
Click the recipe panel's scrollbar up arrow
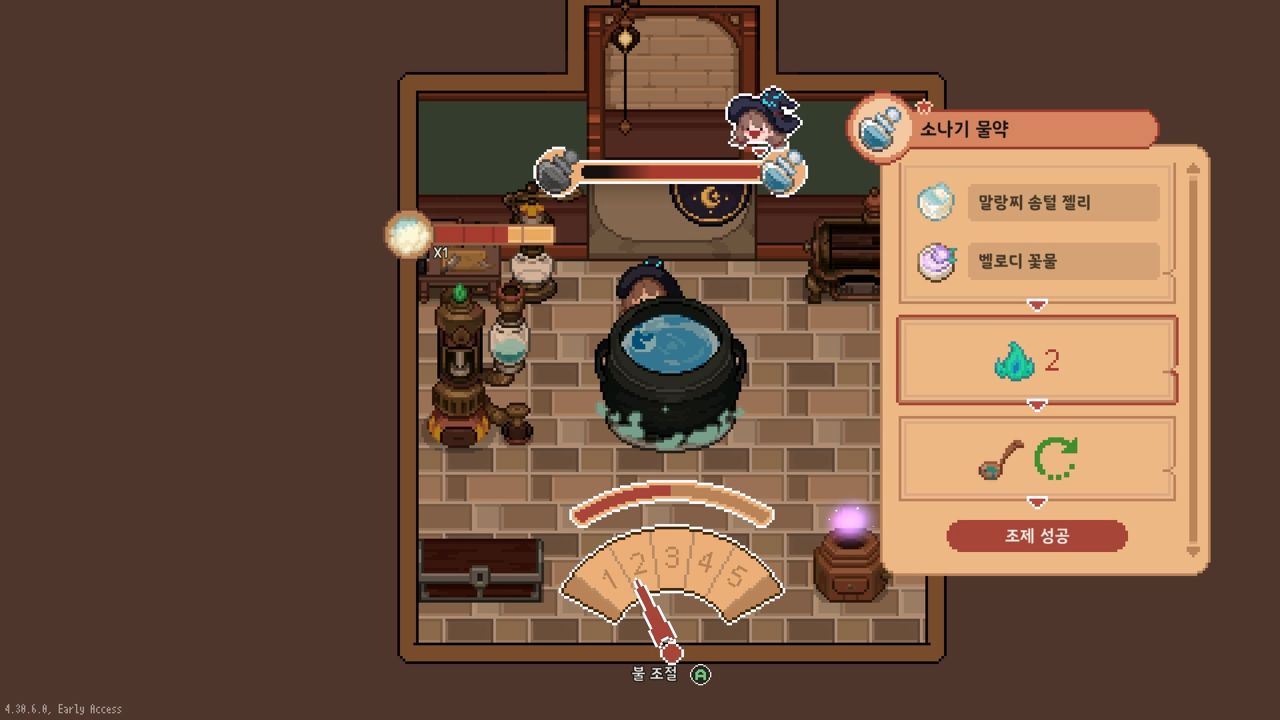[1192, 169]
